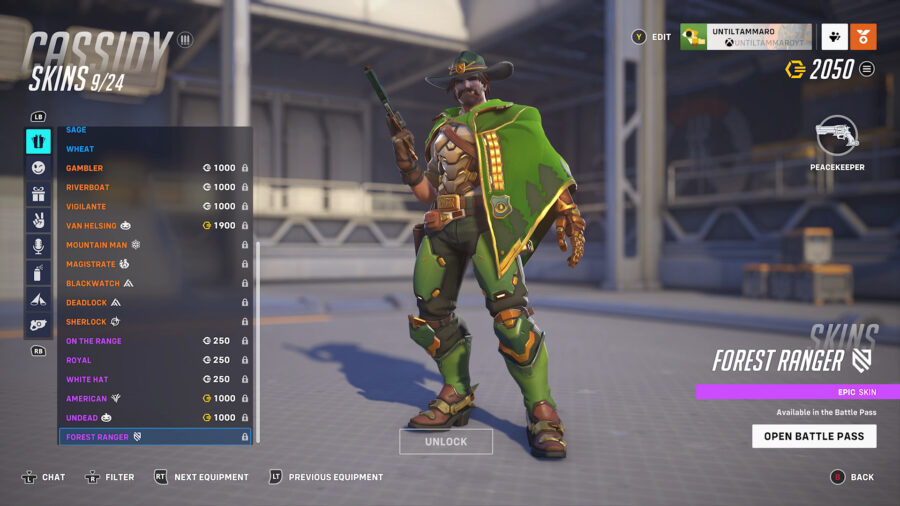Switch to the emotes smiley tab
The width and height of the screenshot is (900, 506).
coord(38,168)
